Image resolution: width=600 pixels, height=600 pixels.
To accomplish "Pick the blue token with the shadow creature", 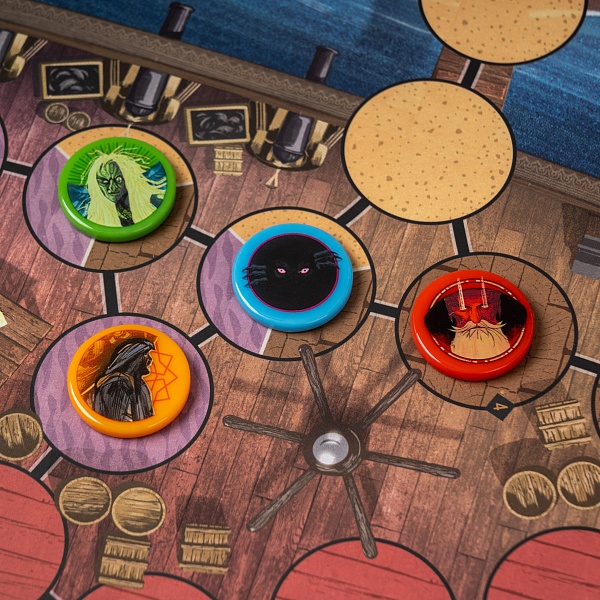I will click(x=292, y=276).
